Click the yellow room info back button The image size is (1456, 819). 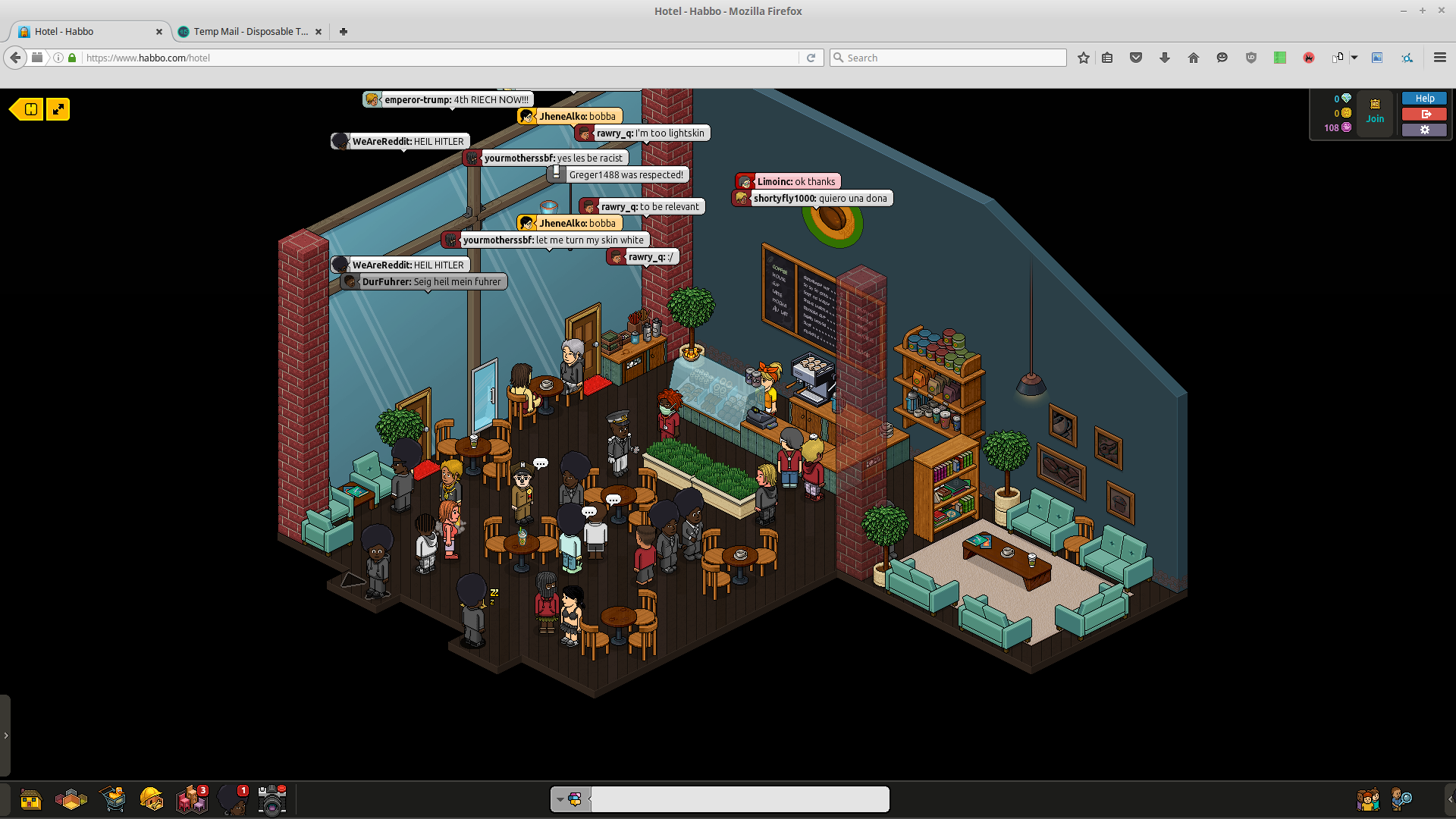click(x=27, y=109)
